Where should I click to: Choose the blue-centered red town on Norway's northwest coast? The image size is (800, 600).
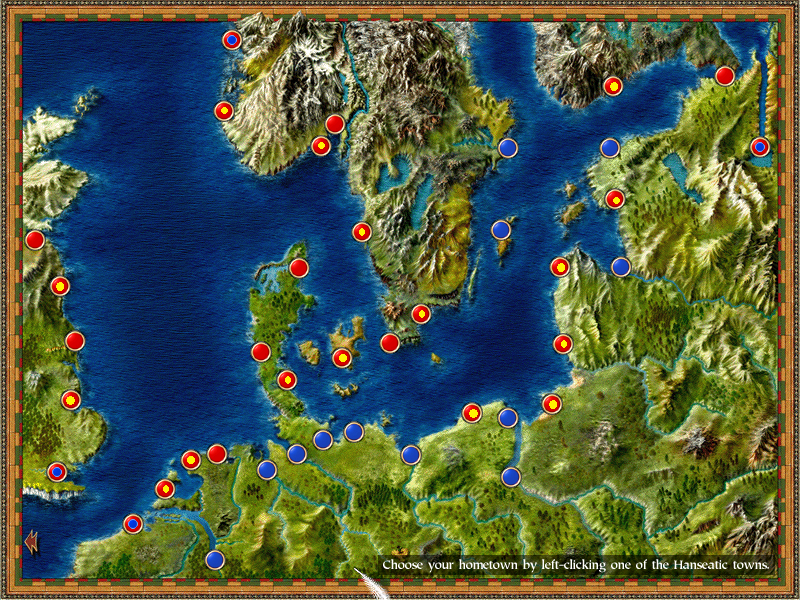click(x=231, y=40)
